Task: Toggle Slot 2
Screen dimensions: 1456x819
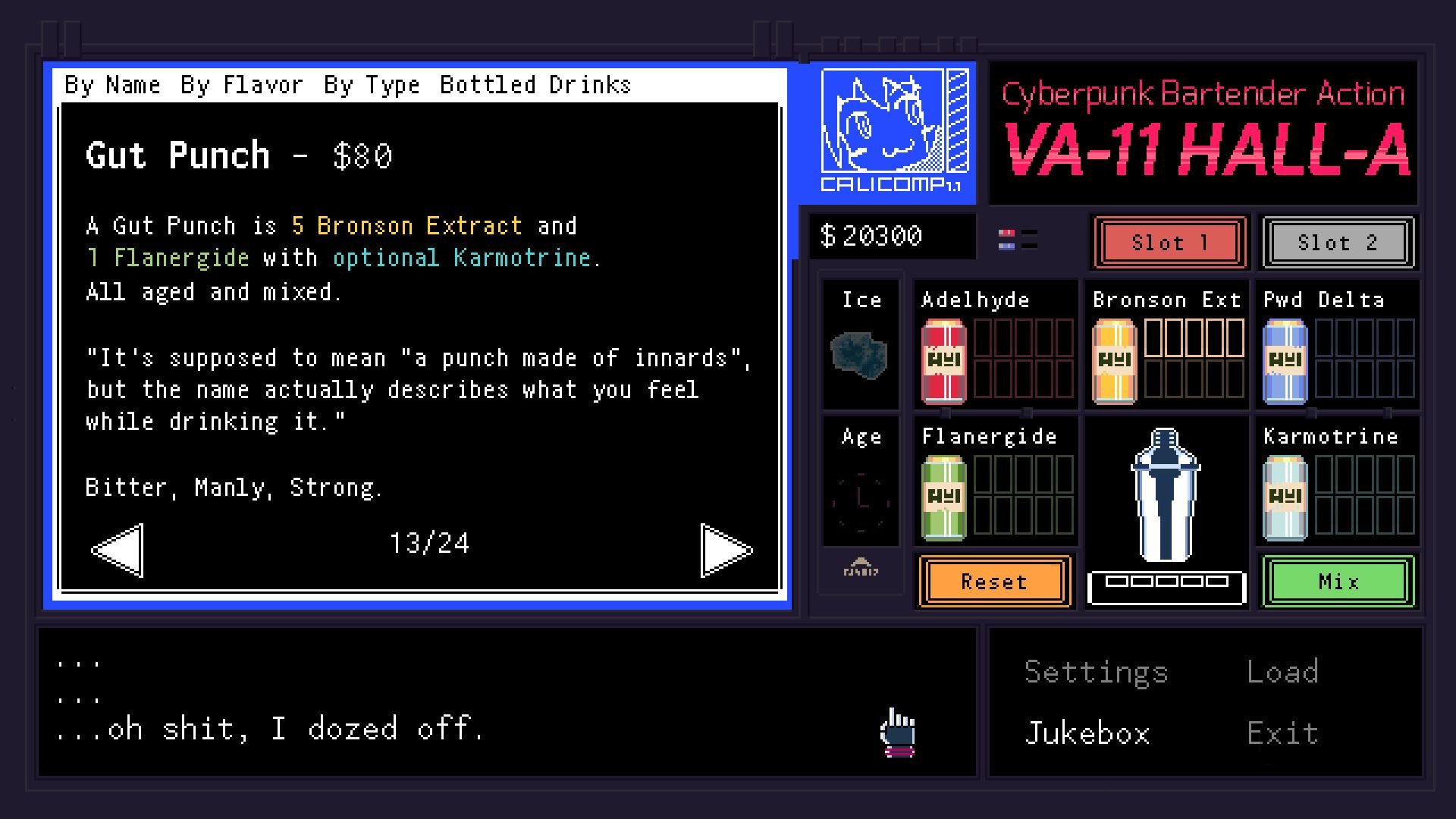Action: pos(1337,243)
